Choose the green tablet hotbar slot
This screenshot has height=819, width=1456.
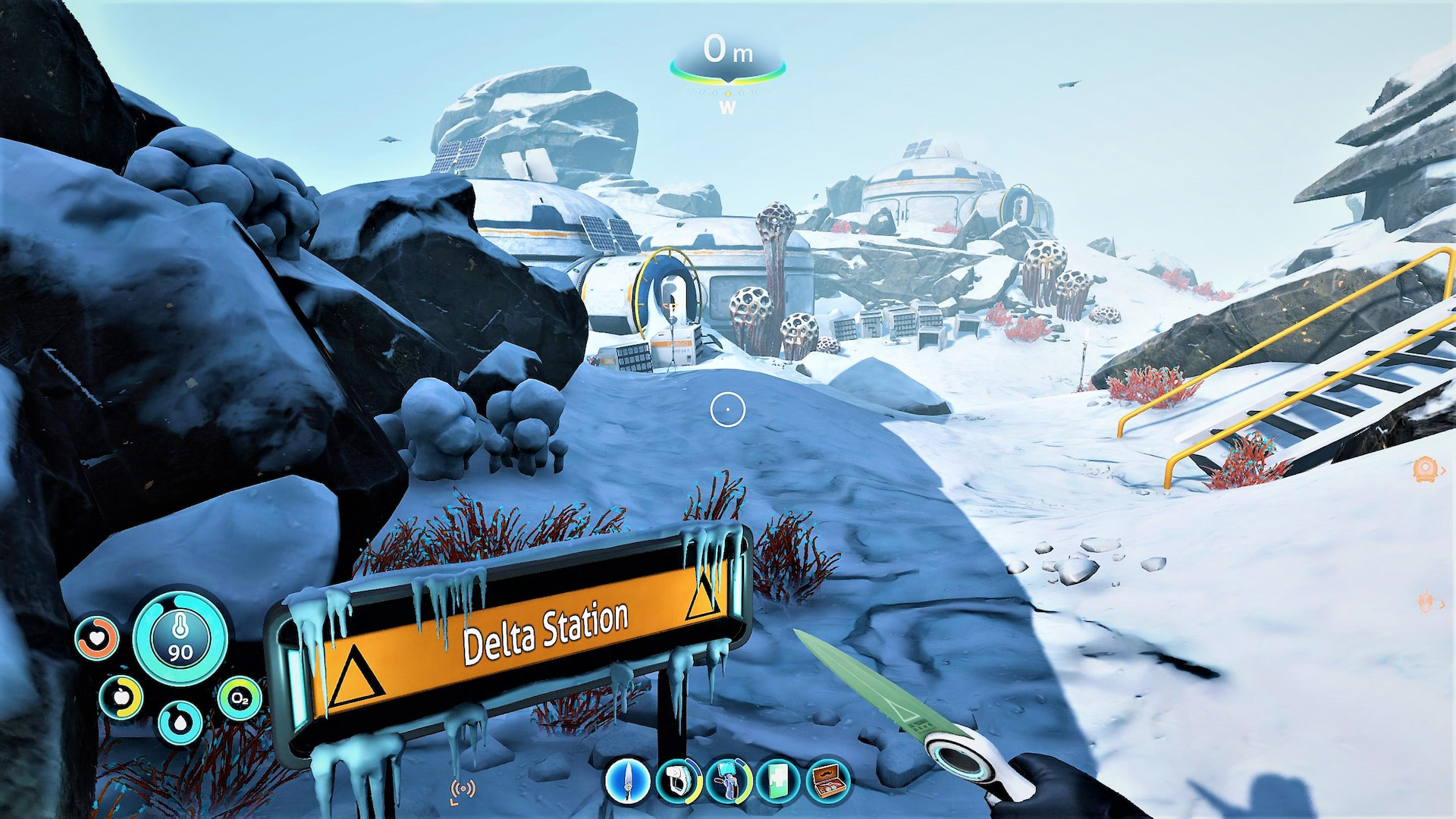point(778,780)
